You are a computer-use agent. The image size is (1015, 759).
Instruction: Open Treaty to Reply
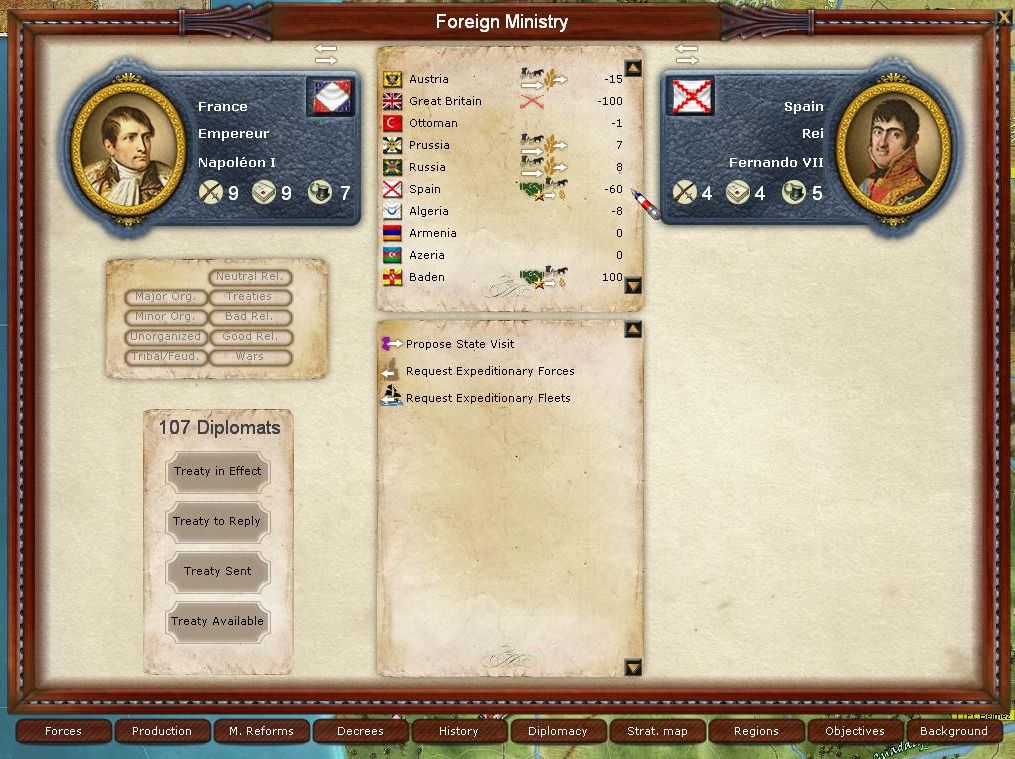[217, 522]
